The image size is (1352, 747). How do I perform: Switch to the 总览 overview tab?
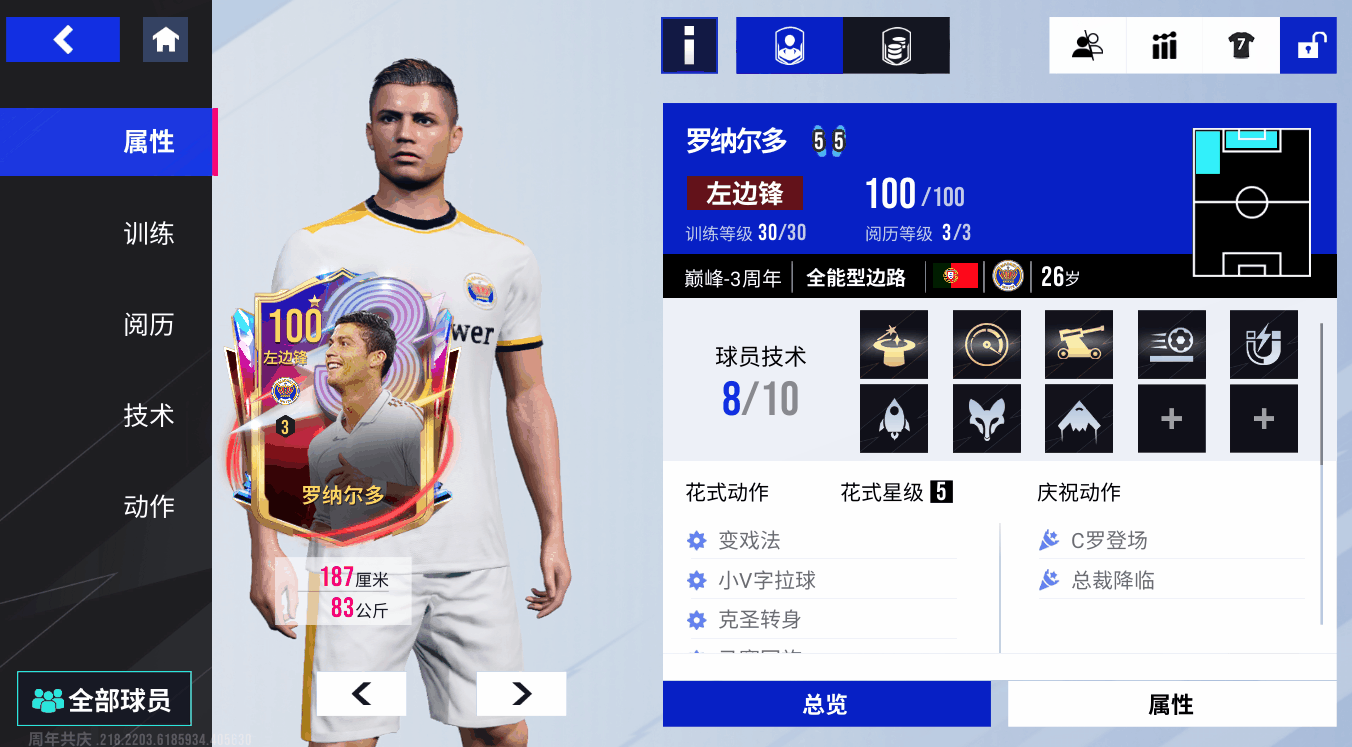pyautogui.click(x=826, y=704)
